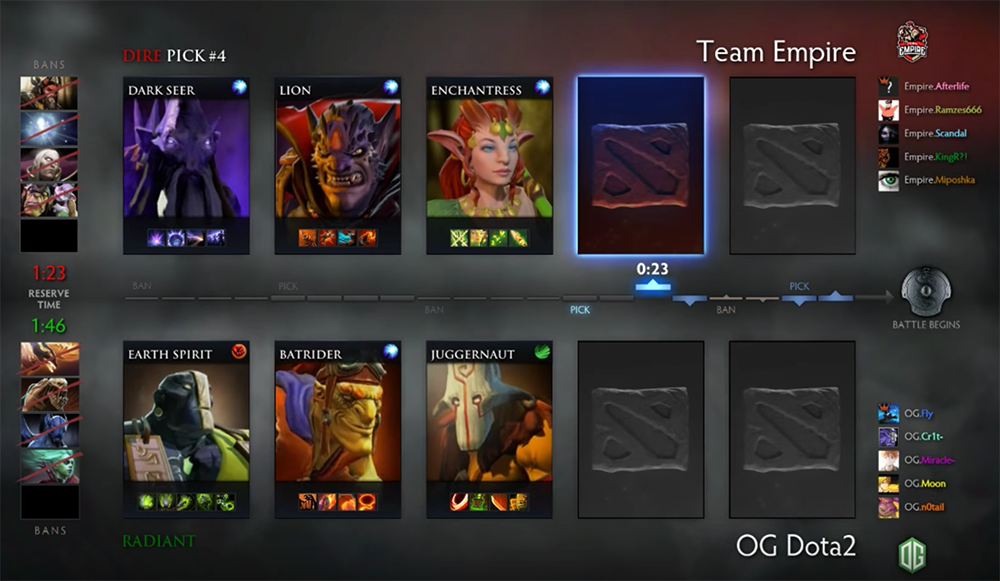Select the Dark Seer hero card
The width and height of the screenshot is (1000, 581).
(187, 165)
